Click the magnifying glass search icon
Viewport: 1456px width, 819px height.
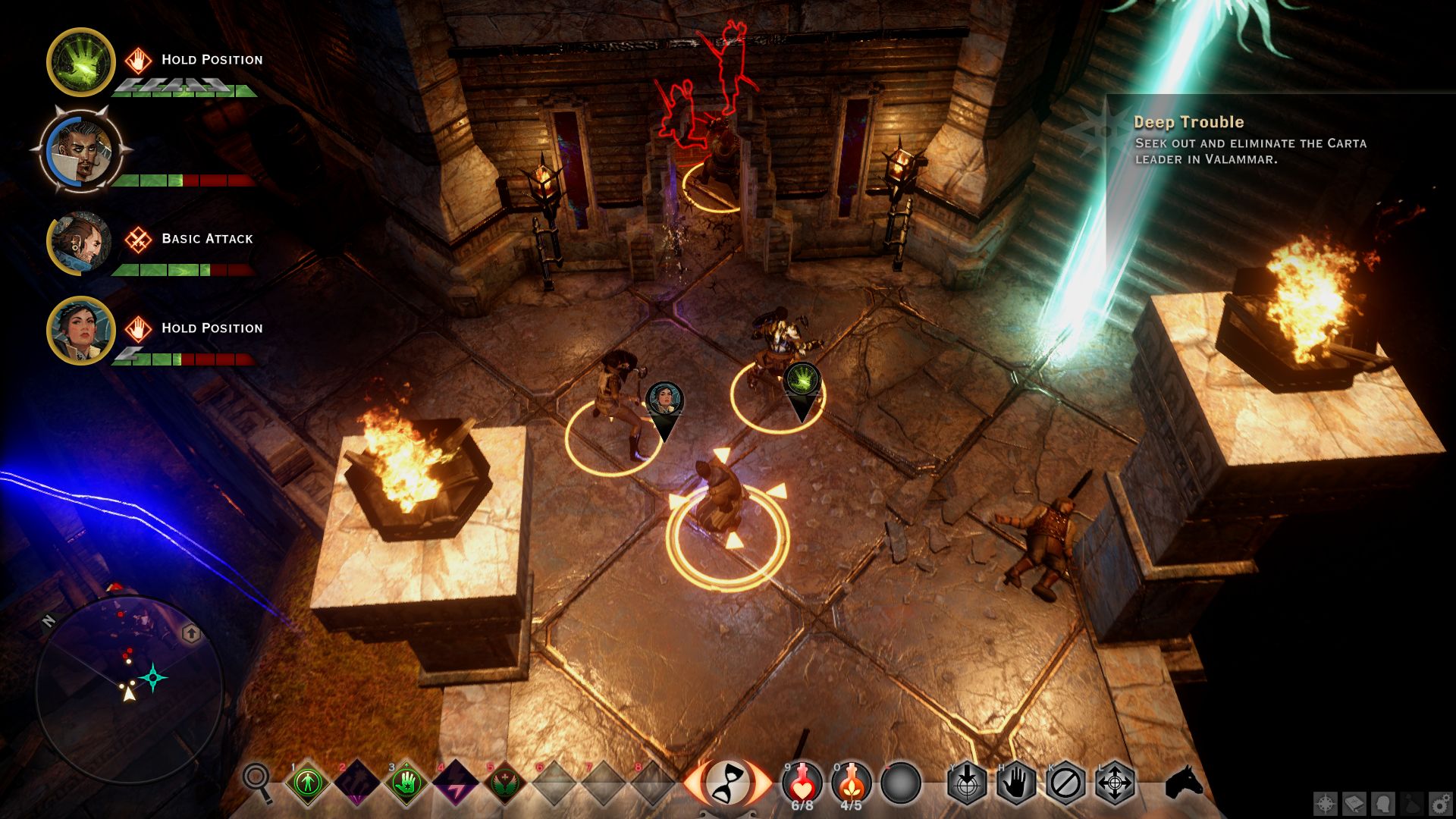click(257, 781)
